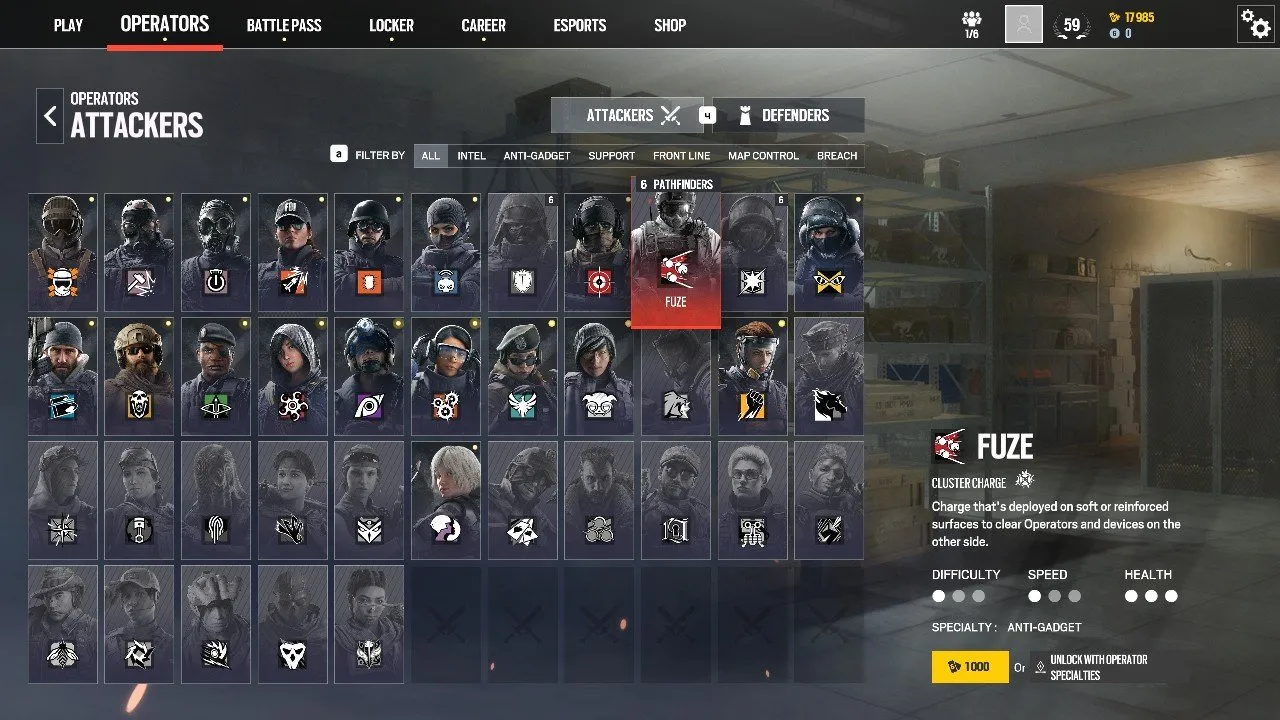The image size is (1280, 720).
Task: Select the Montagne shield operator icon
Action: tap(521, 251)
